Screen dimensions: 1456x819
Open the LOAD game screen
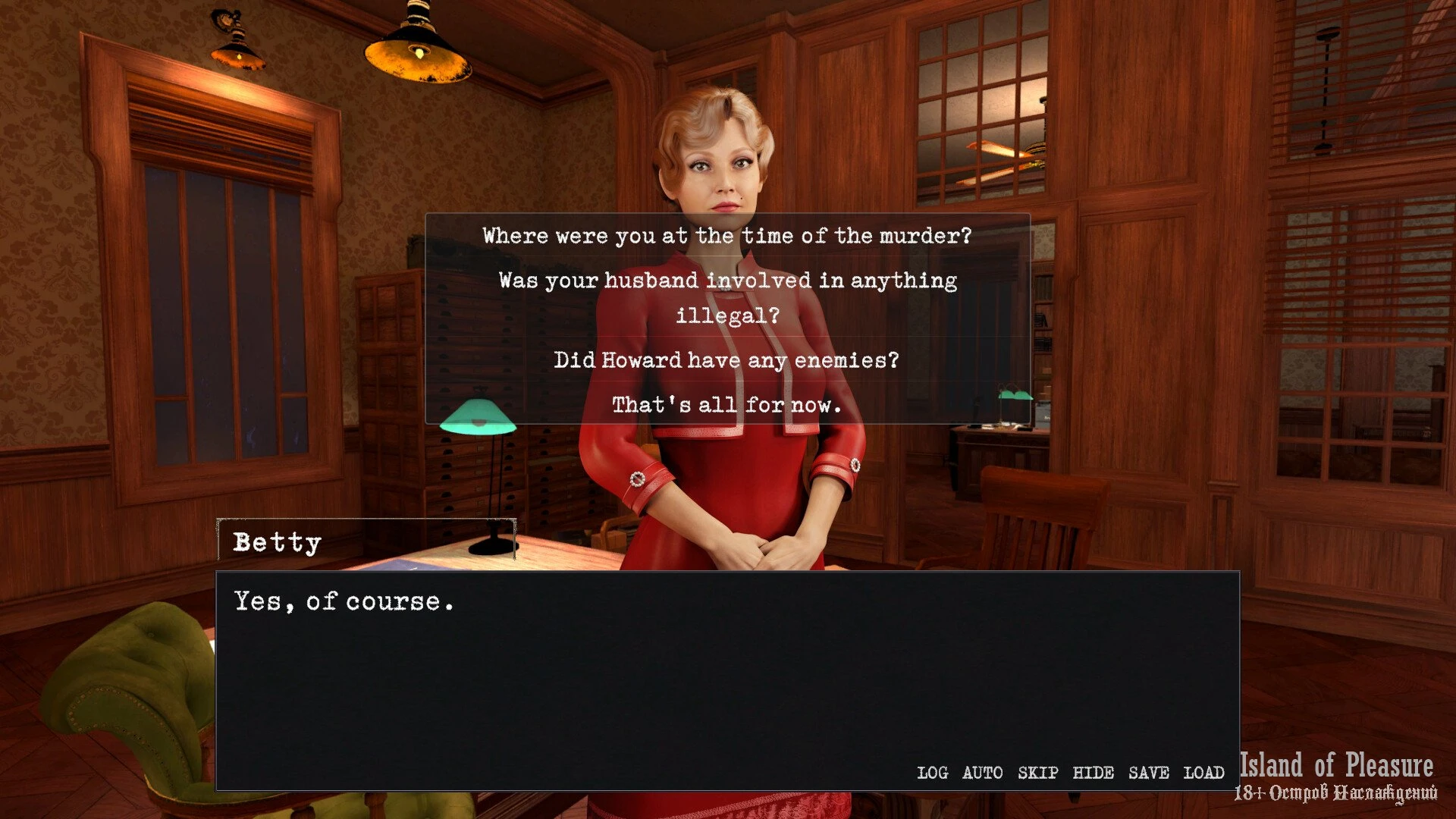[1203, 773]
